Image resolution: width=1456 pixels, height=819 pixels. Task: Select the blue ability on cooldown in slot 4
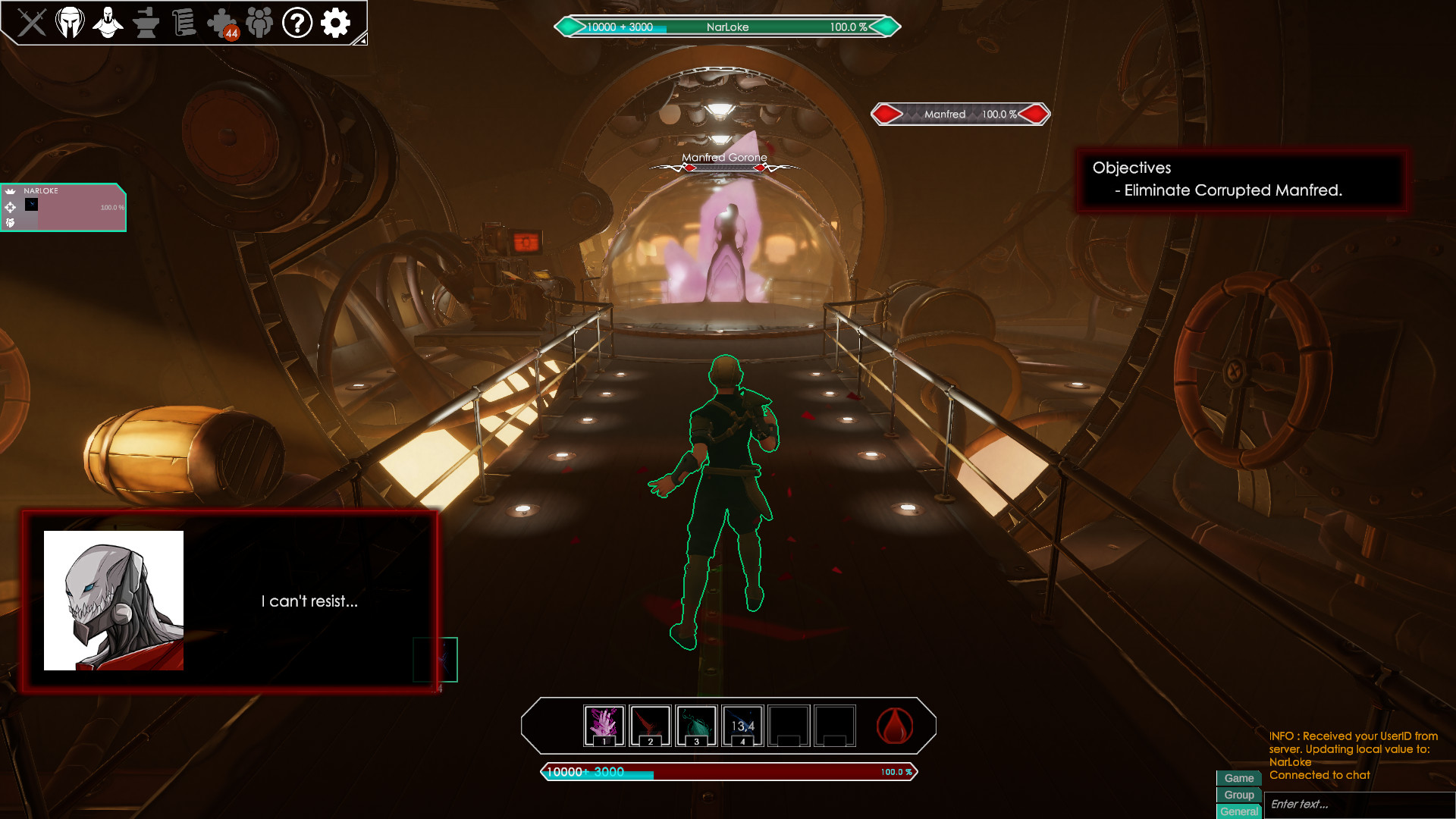[742, 726]
